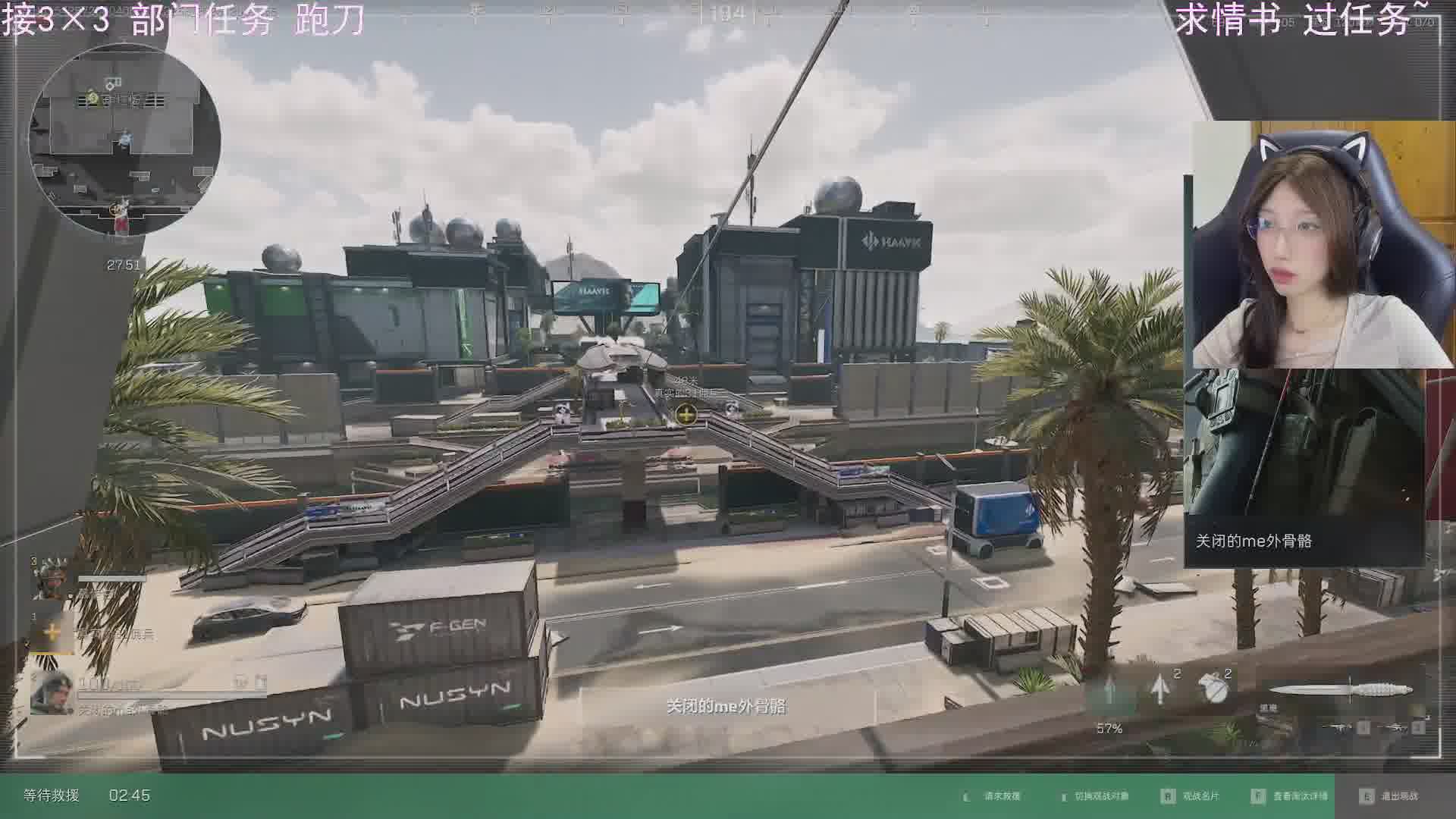Click the downed teammate's yellow cross portrait

coord(52,632)
